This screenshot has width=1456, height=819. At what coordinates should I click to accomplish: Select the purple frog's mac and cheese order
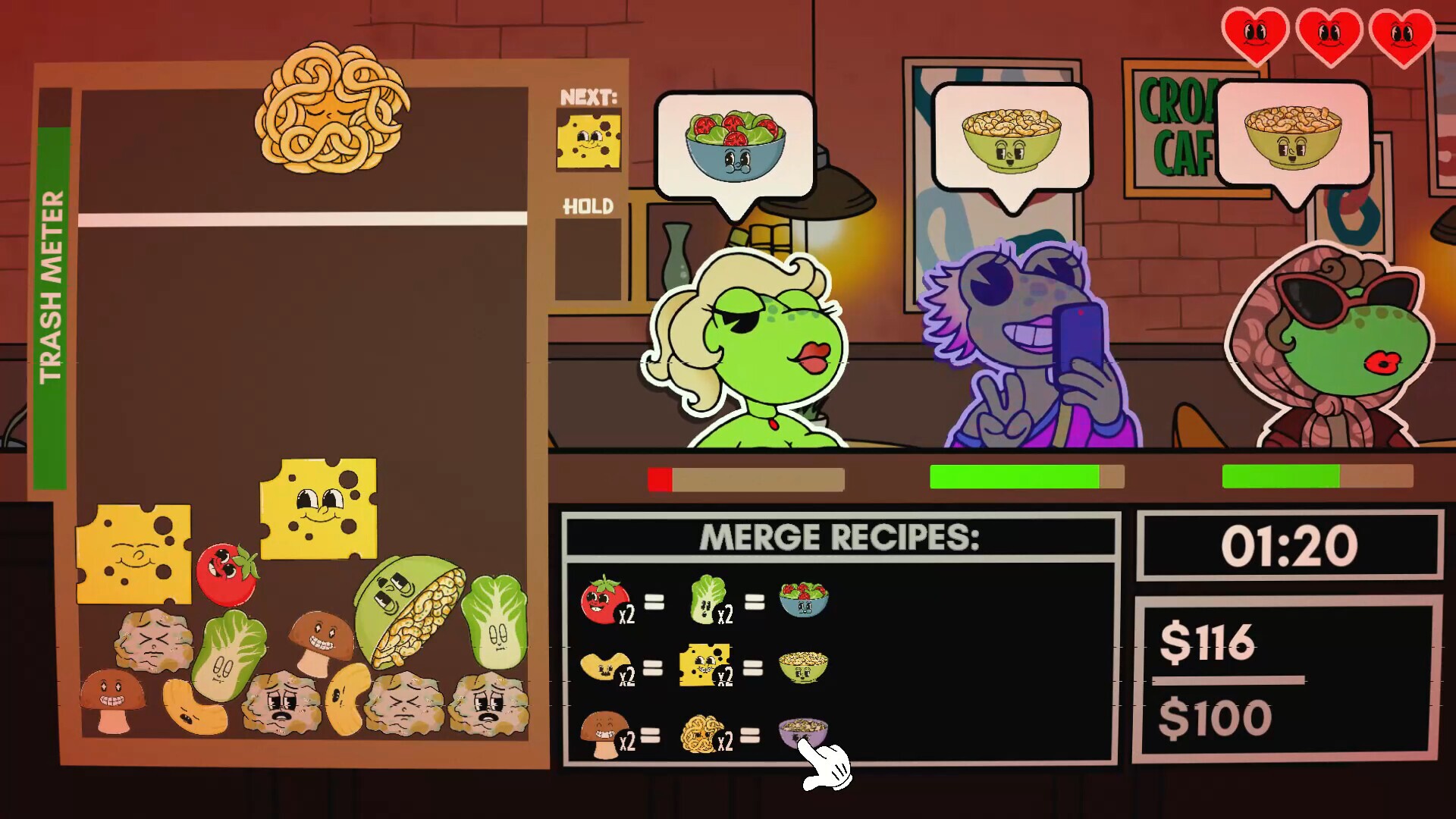1011,140
